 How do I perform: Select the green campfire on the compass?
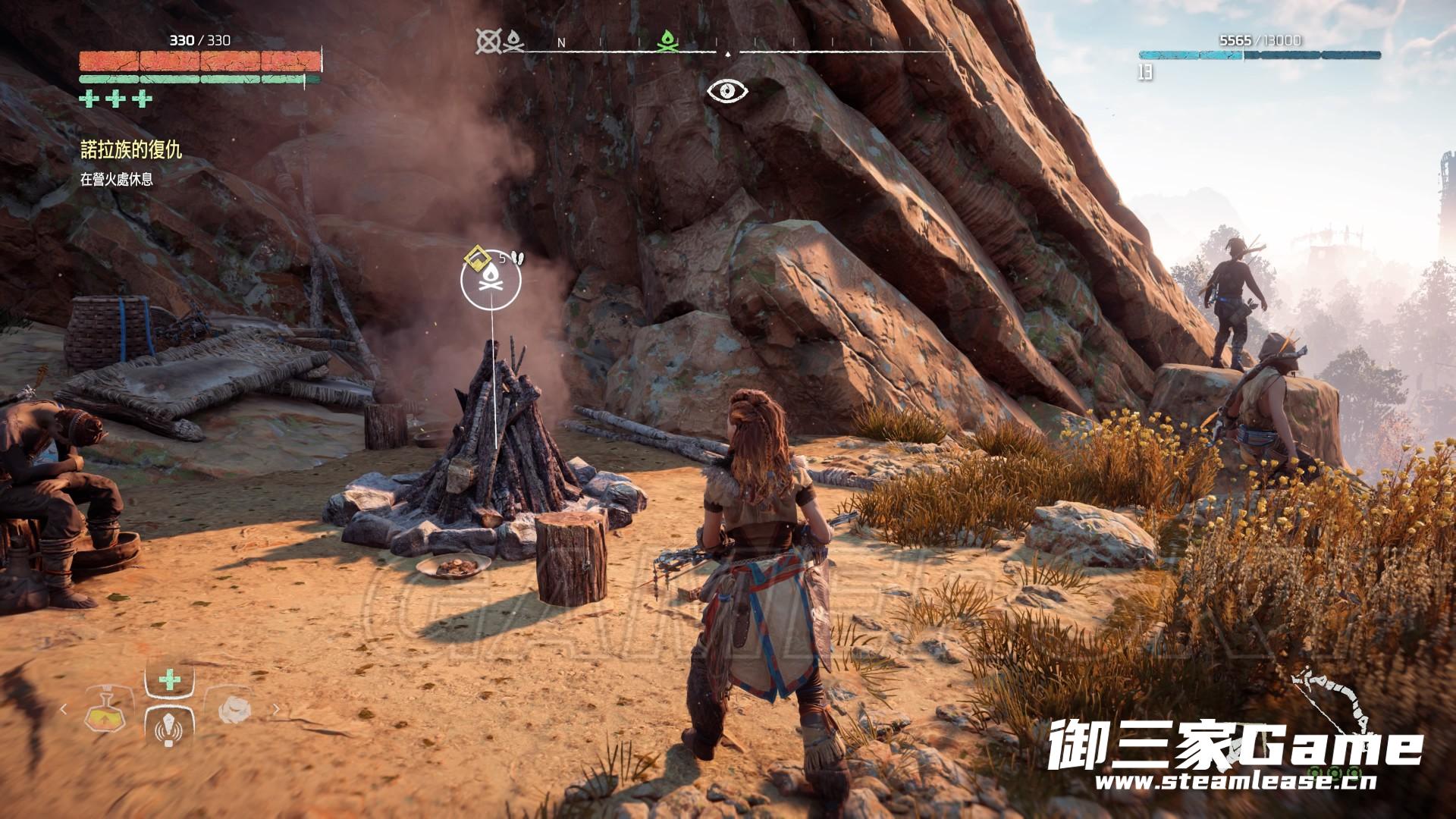[668, 42]
